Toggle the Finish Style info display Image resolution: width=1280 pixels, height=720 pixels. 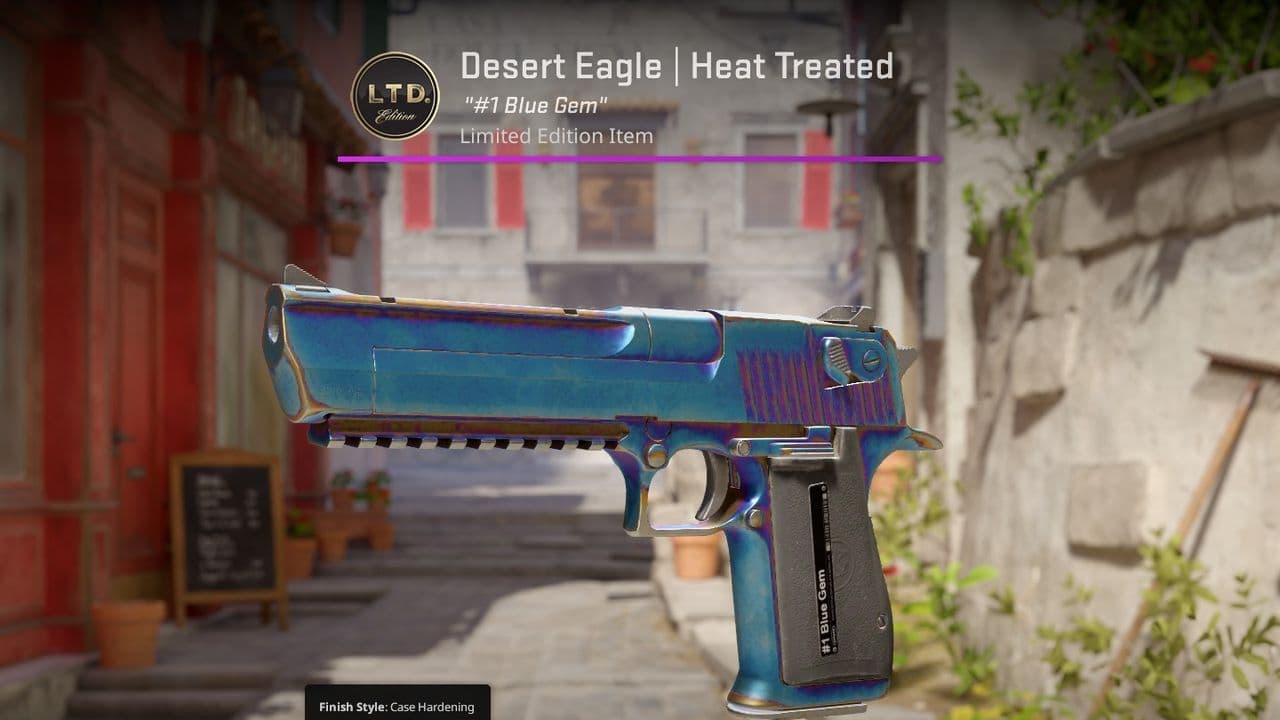[390, 708]
